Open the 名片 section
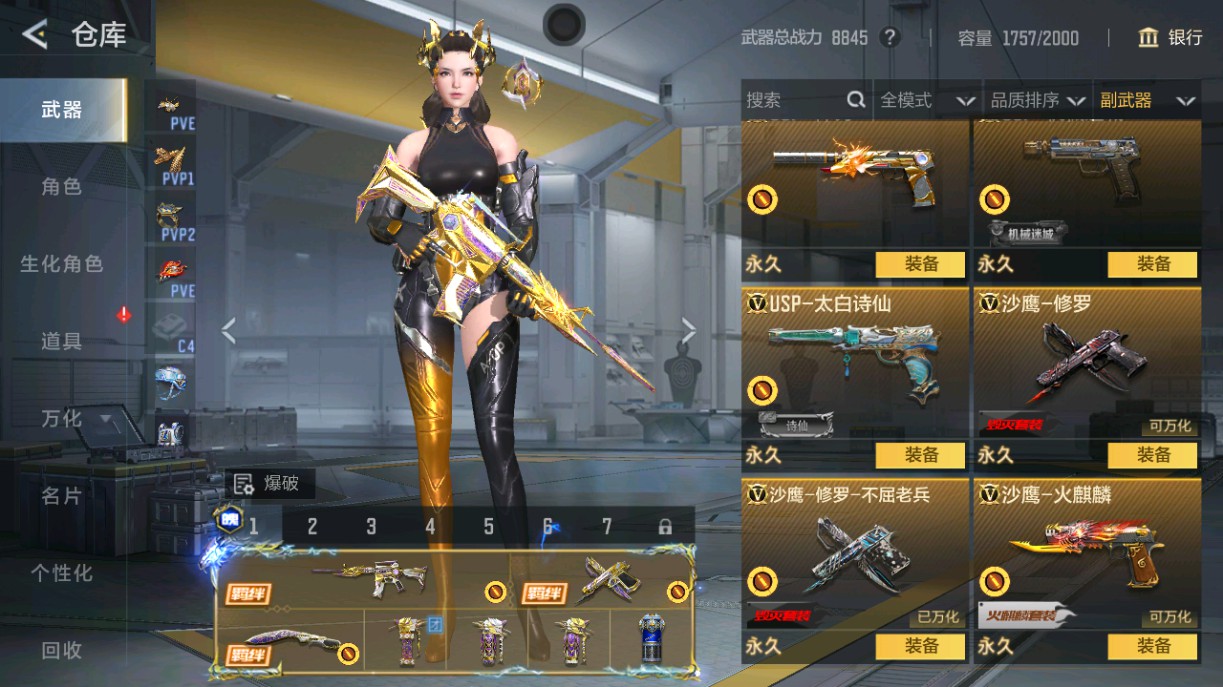Viewport: 1223px width, 687px height. click(61, 496)
